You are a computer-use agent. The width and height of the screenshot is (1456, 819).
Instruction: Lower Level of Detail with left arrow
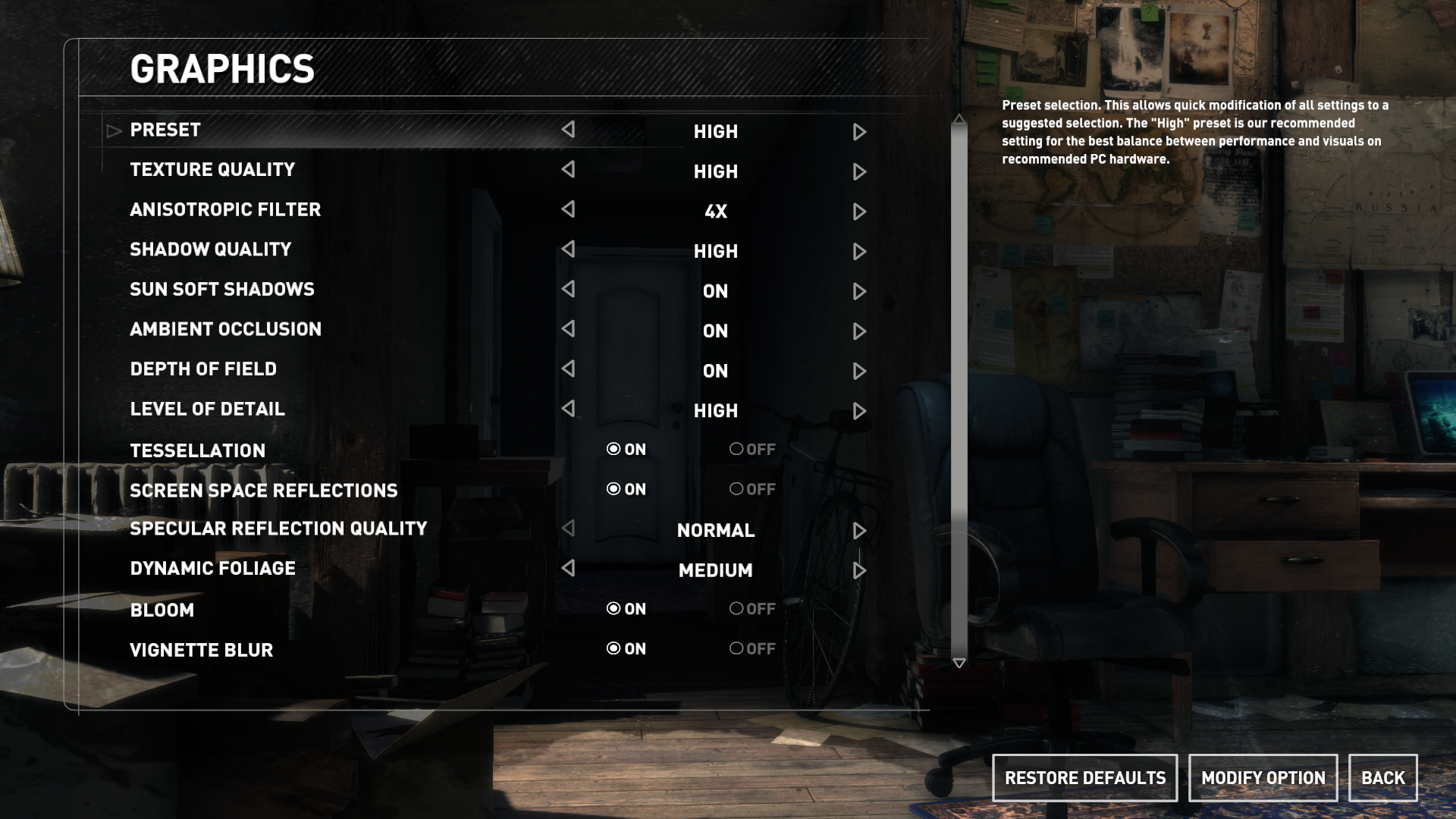point(568,409)
